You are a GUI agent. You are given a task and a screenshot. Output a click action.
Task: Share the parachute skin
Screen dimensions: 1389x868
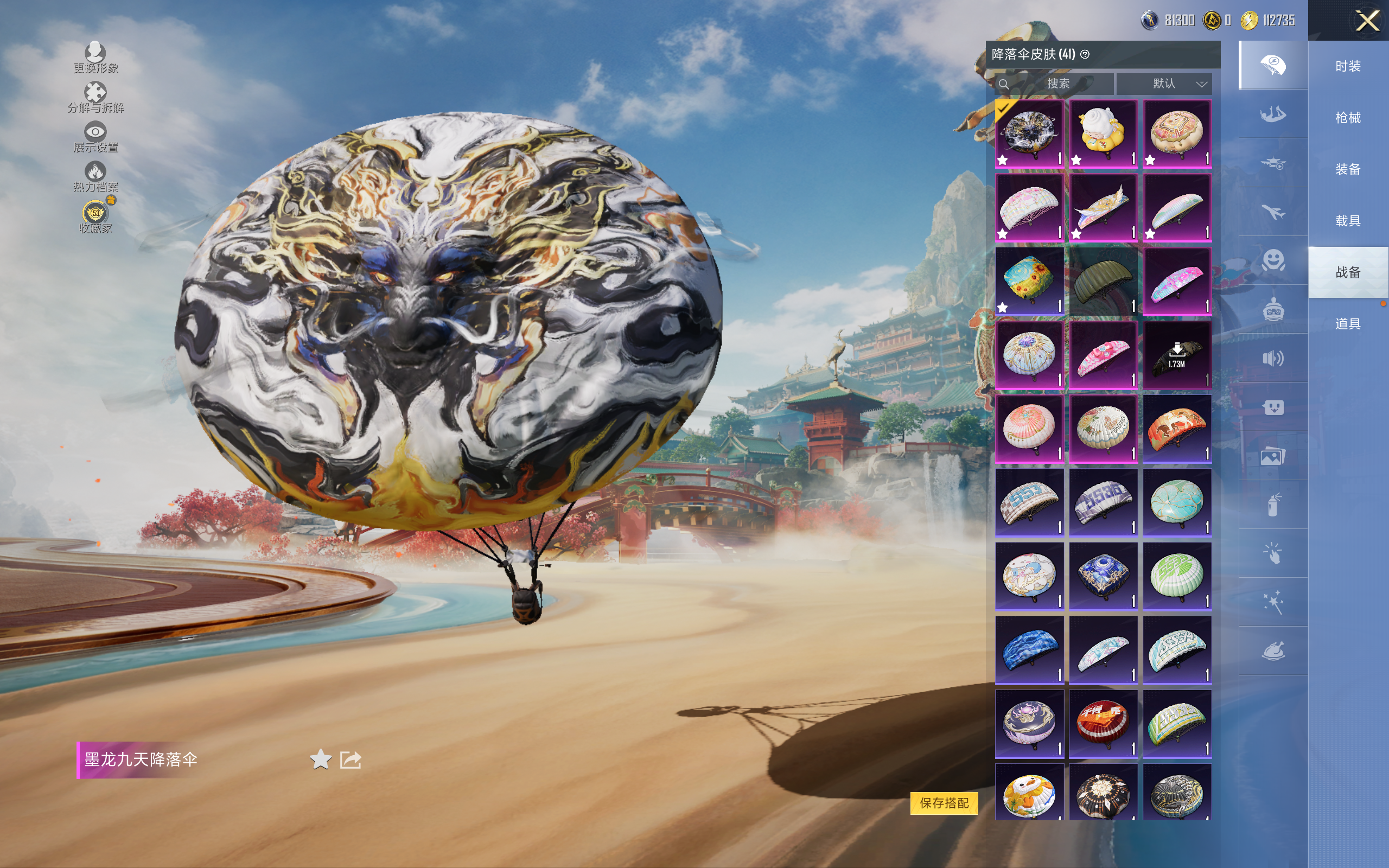tap(350, 759)
